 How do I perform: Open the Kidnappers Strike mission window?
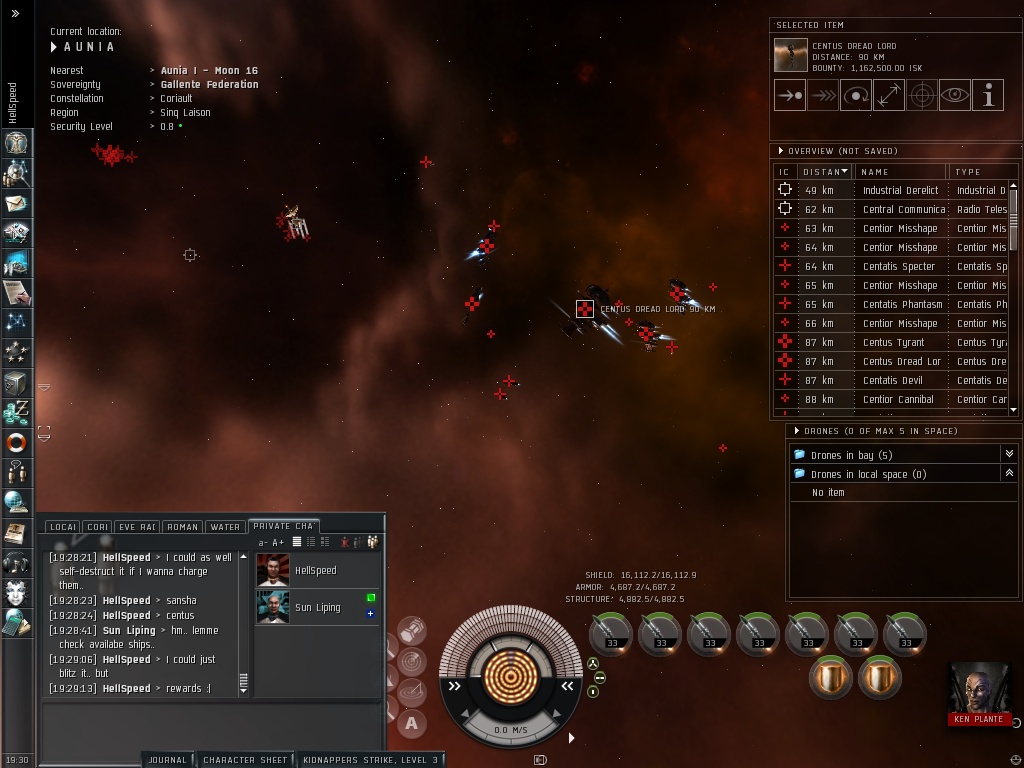[370, 760]
